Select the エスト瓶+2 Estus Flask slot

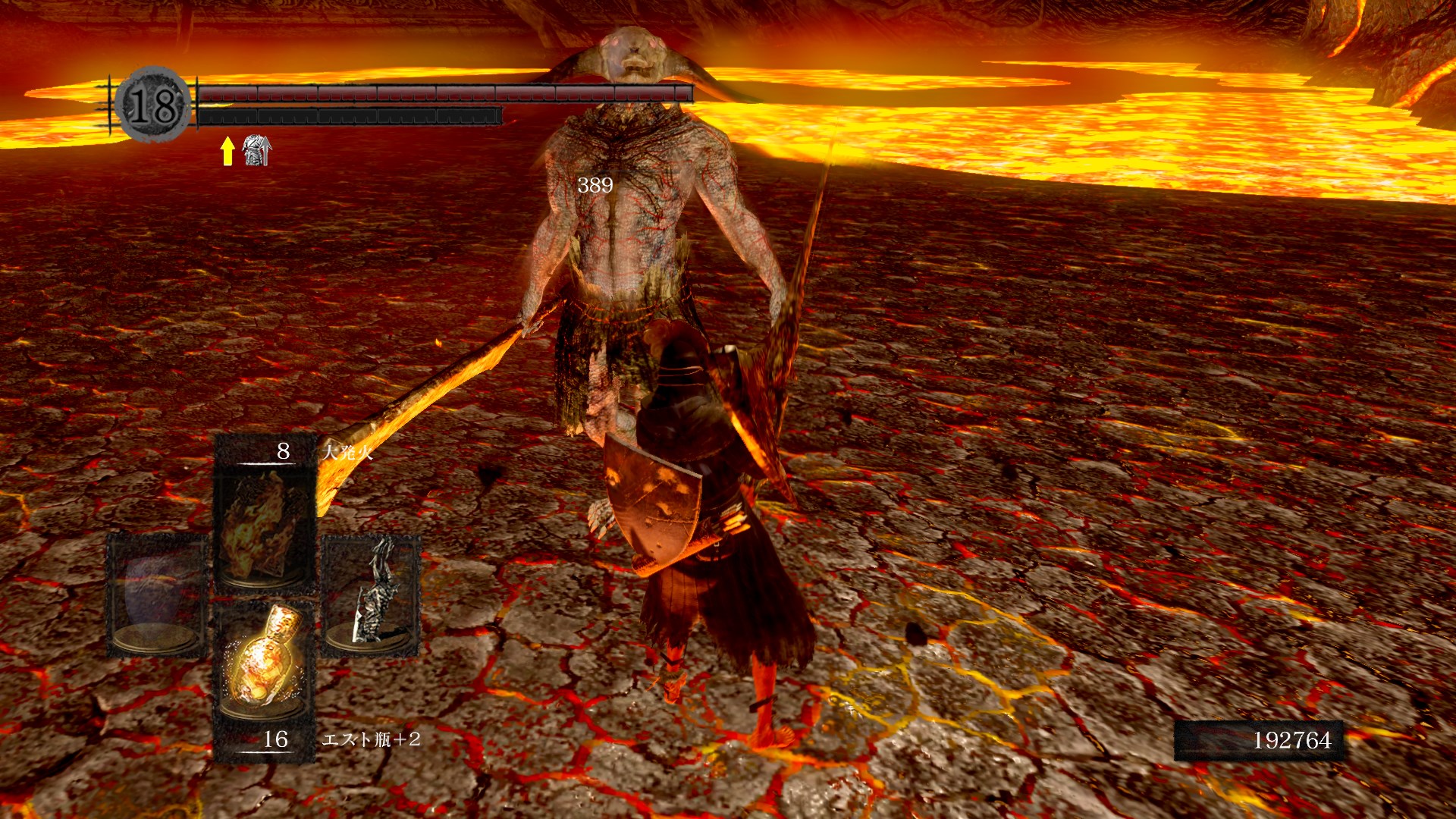[x=264, y=661]
